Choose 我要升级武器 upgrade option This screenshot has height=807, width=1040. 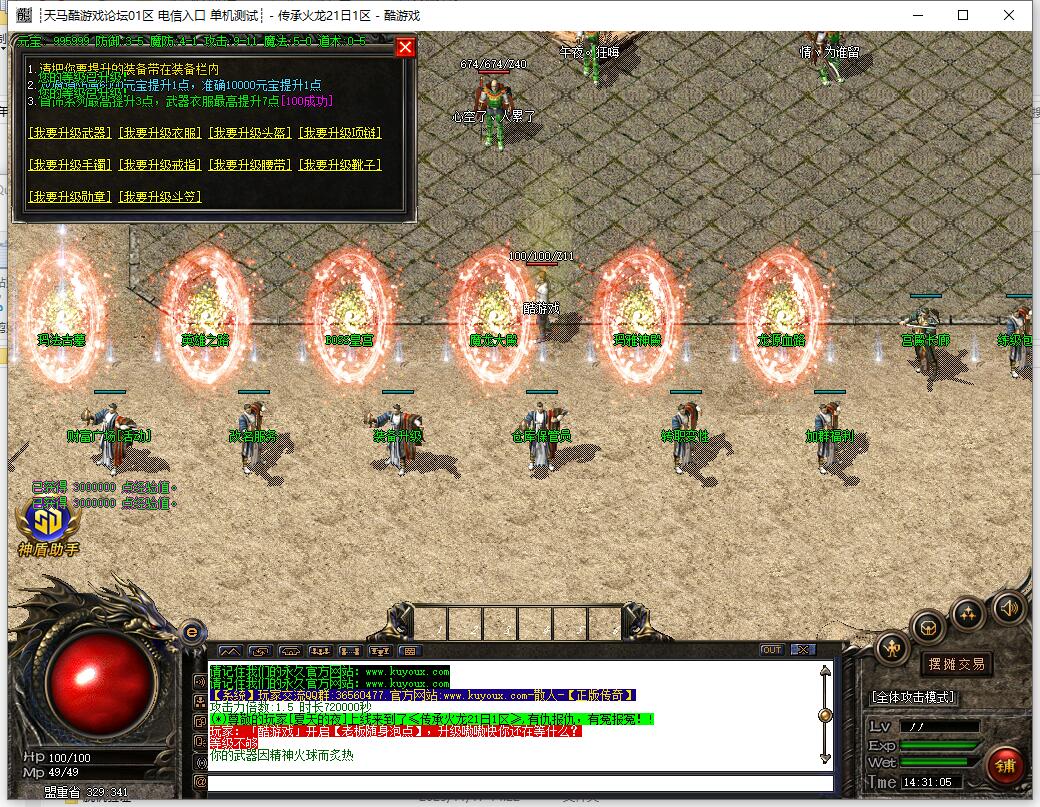[x=70, y=133]
